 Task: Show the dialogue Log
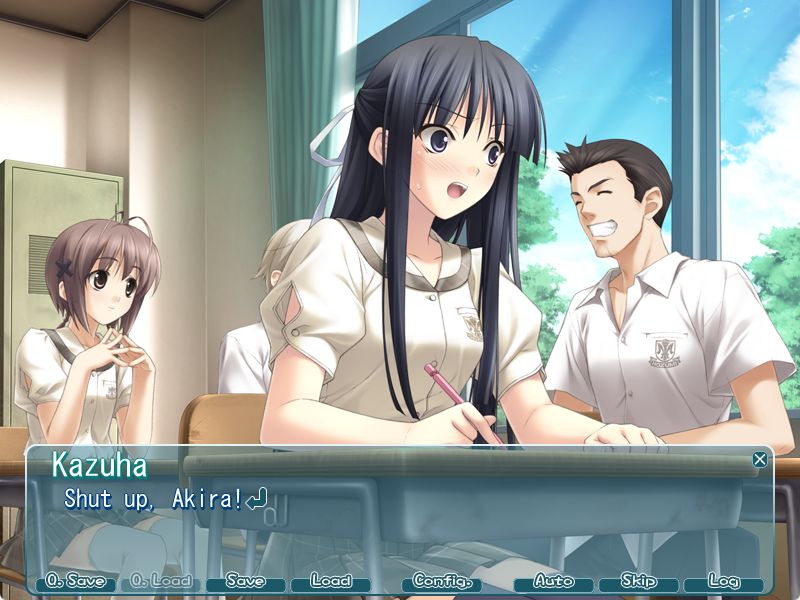click(723, 582)
